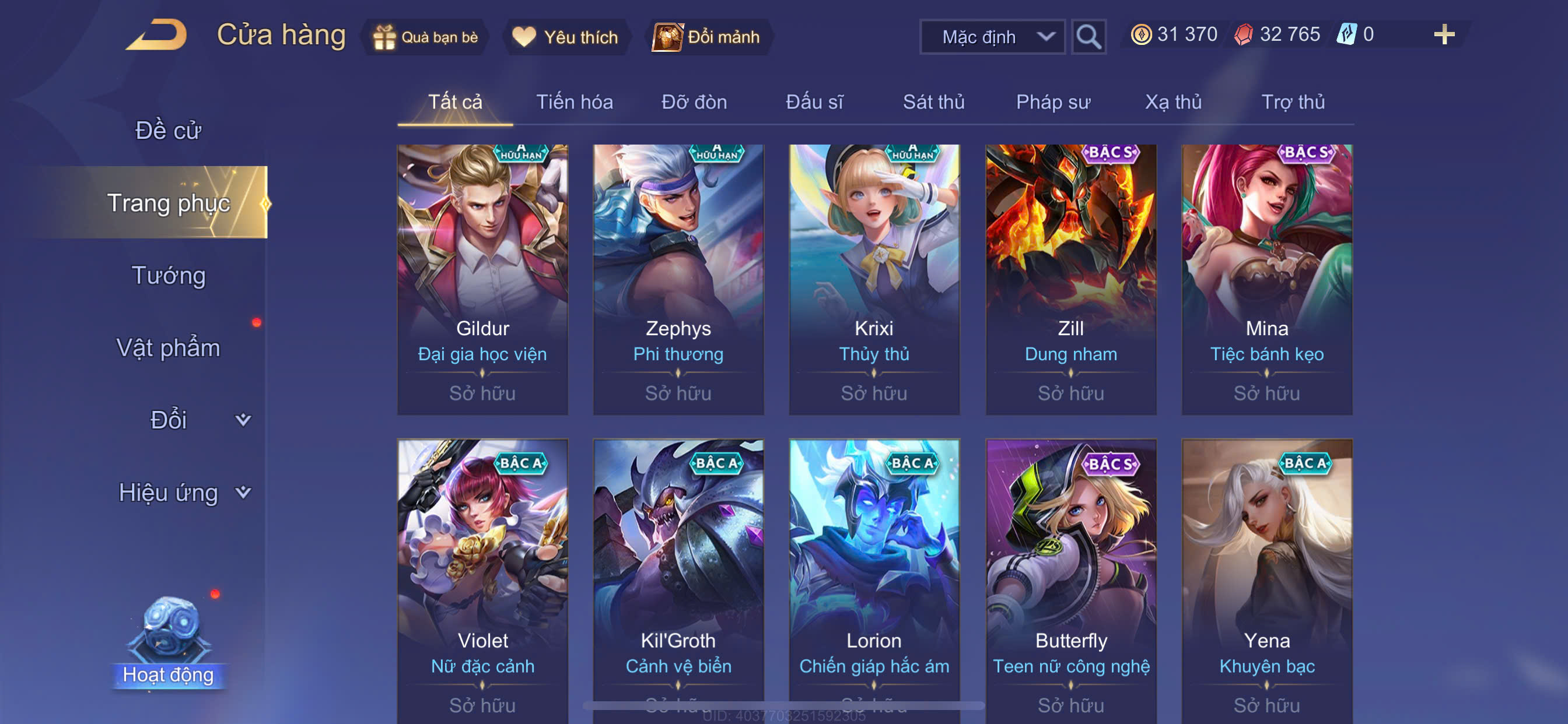Go to the Vật phẩm section
This screenshot has width=1568, height=724.
pos(168,347)
